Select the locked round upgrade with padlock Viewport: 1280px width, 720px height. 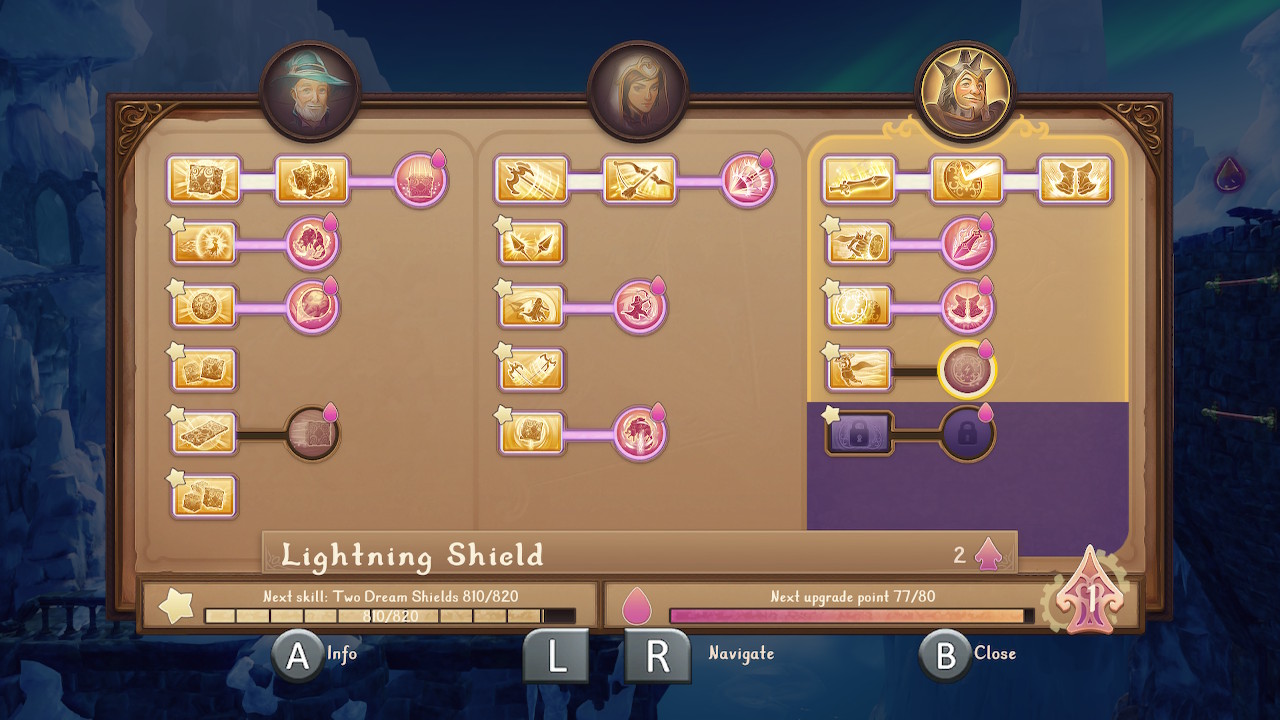pos(967,433)
